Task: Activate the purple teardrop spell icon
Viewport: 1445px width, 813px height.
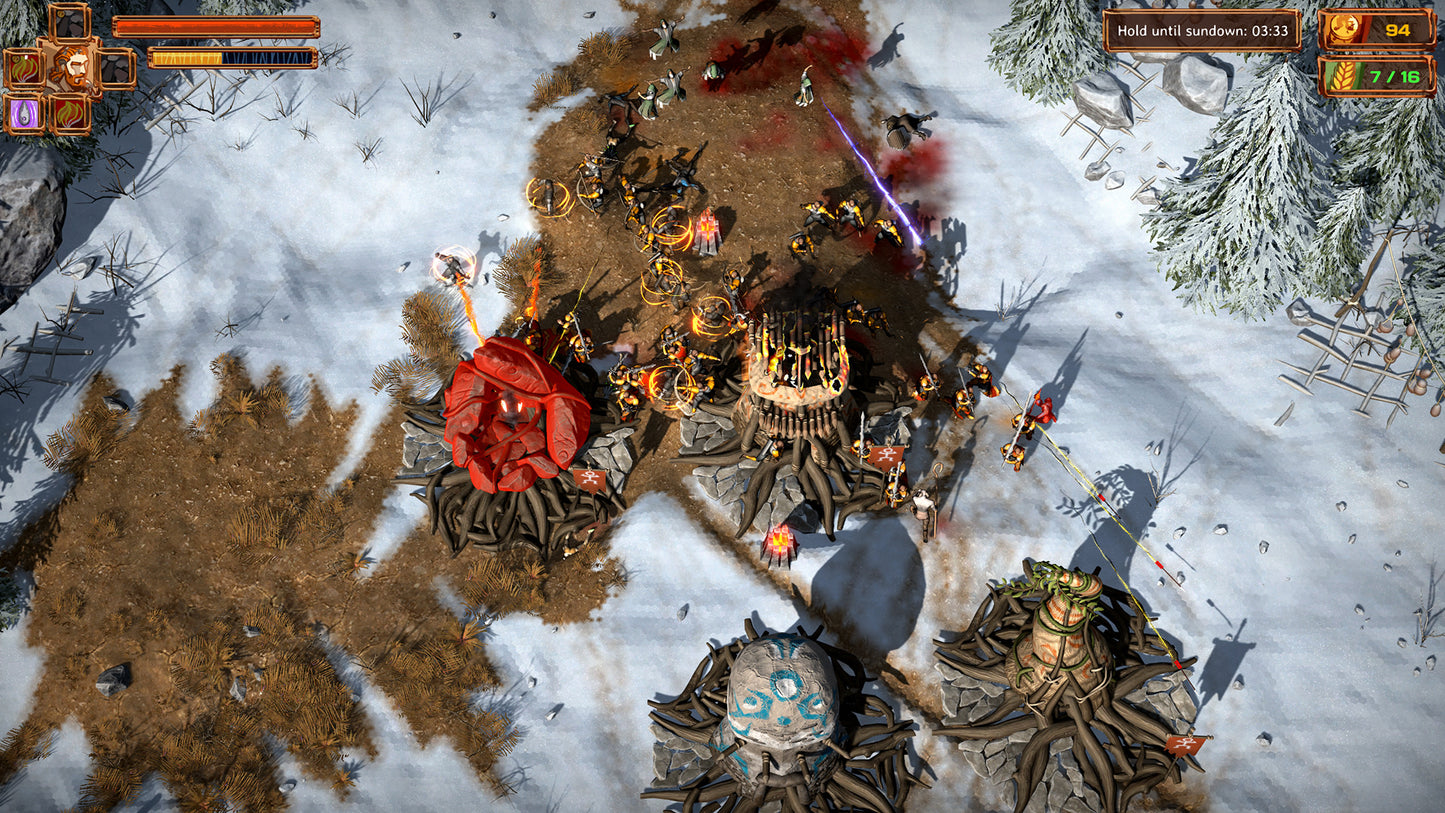Action: point(24,113)
